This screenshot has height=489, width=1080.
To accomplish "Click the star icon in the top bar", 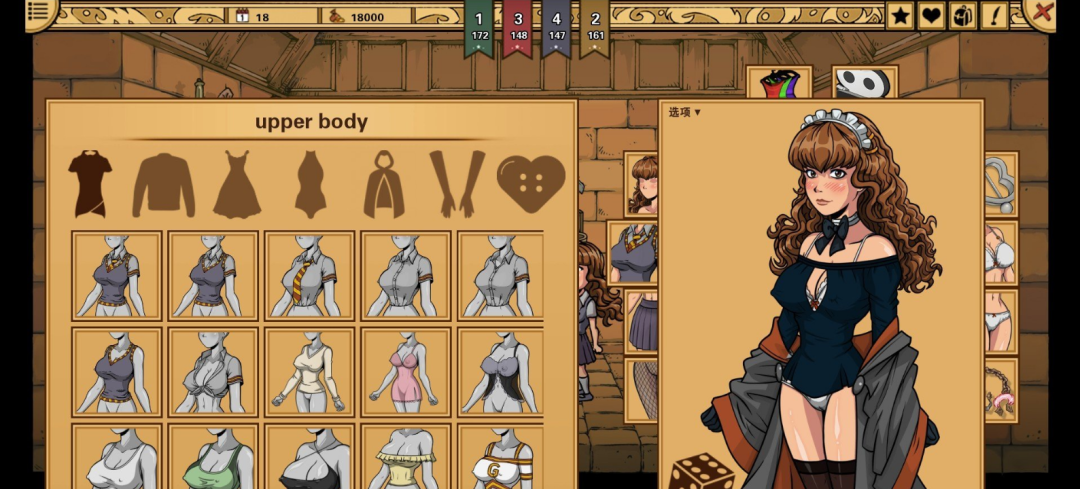I will [900, 15].
